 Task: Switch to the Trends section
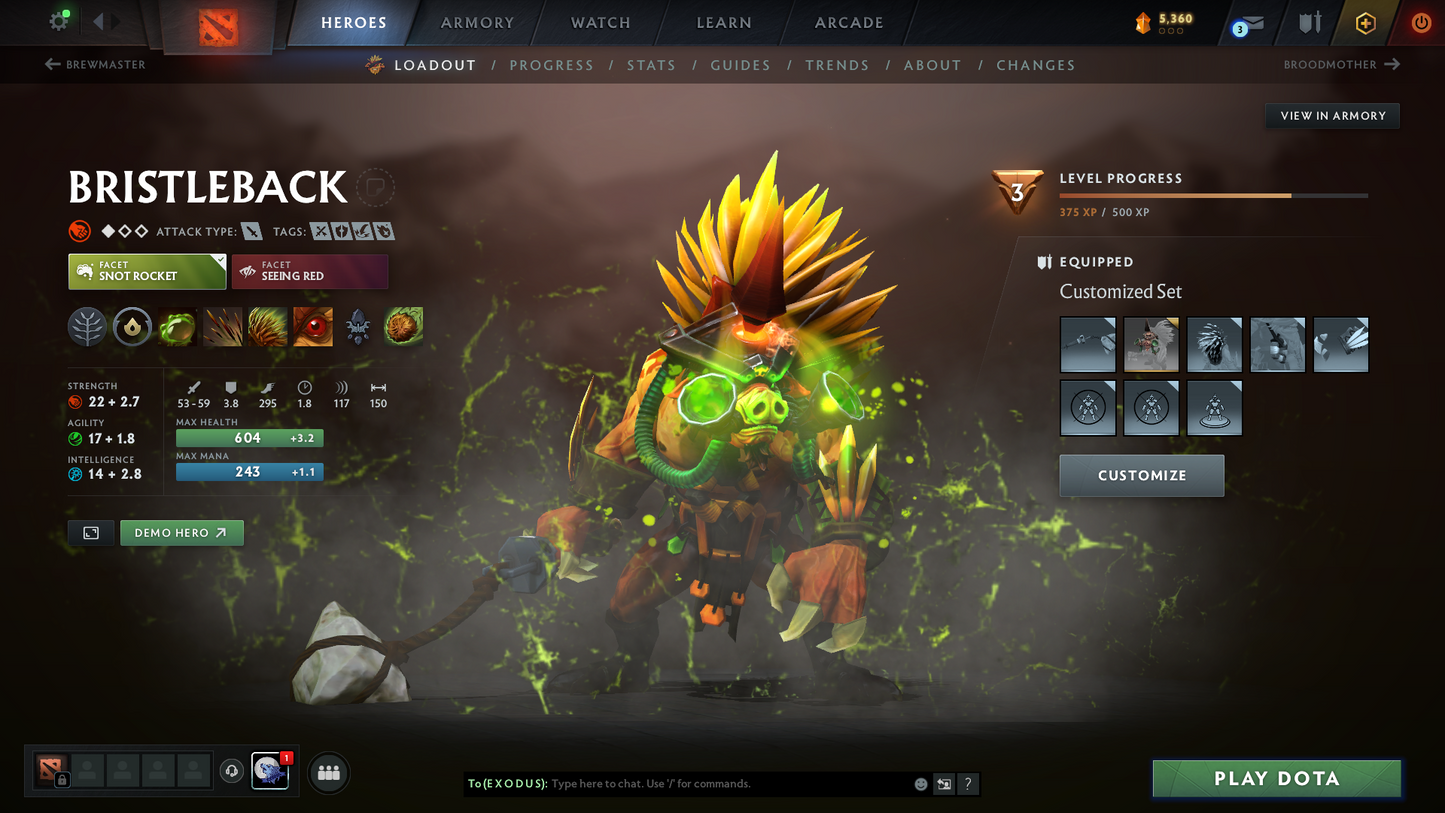[837, 65]
